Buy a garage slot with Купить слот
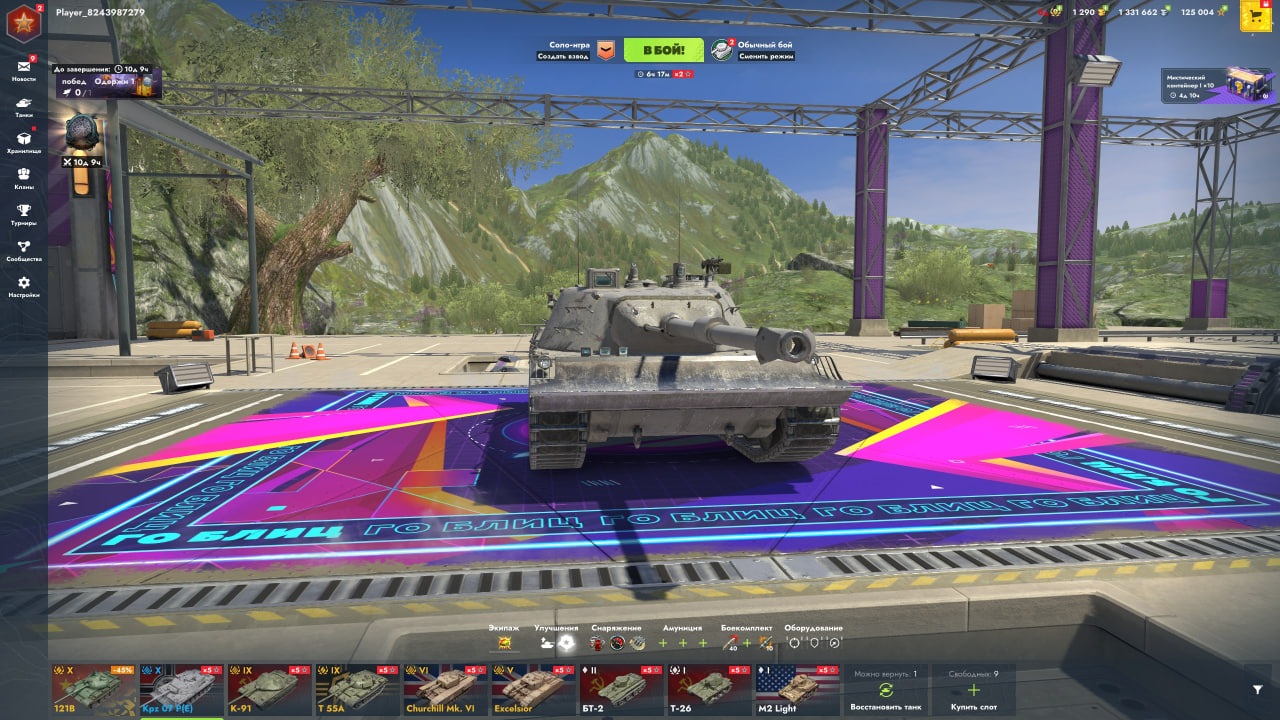Viewport: 1280px width, 720px height. coord(974,691)
